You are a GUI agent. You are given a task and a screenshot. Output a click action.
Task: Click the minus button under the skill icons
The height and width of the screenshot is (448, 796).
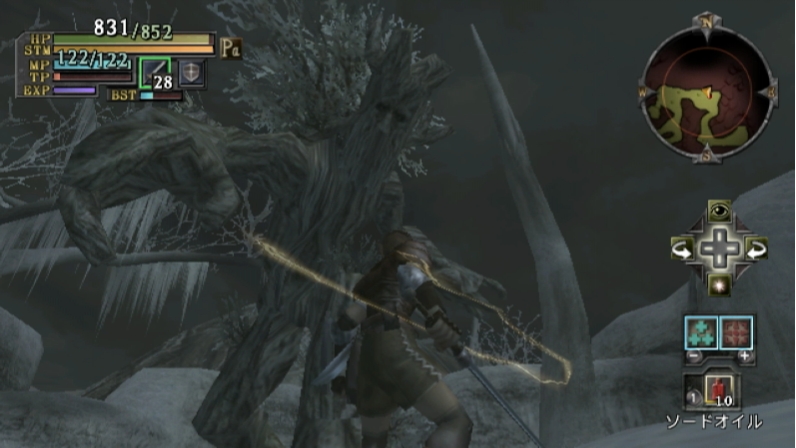point(690,356)
